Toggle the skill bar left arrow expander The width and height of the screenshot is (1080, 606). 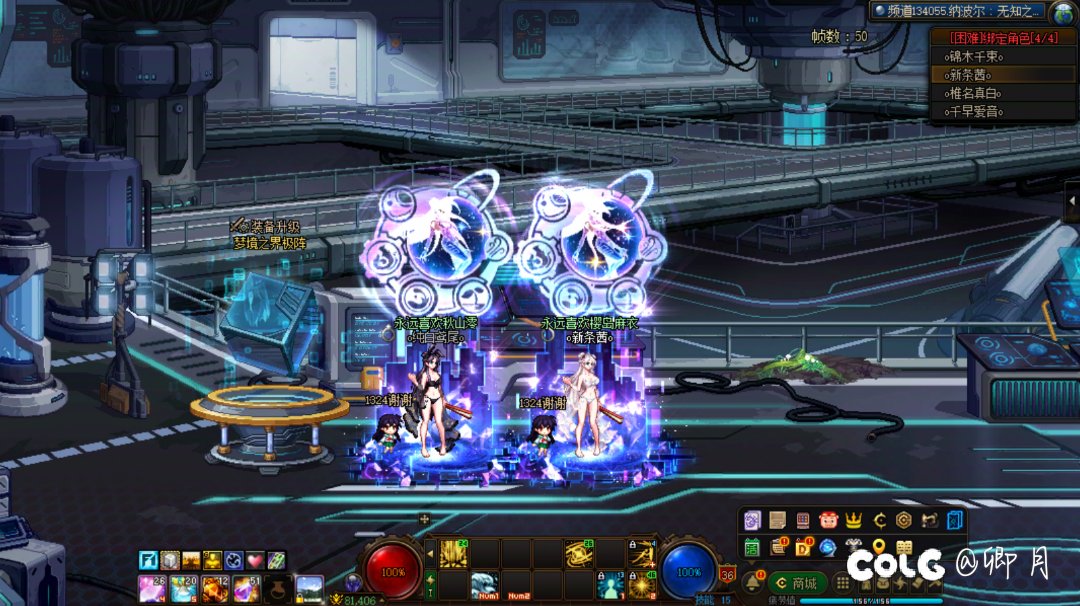point(431,553)
